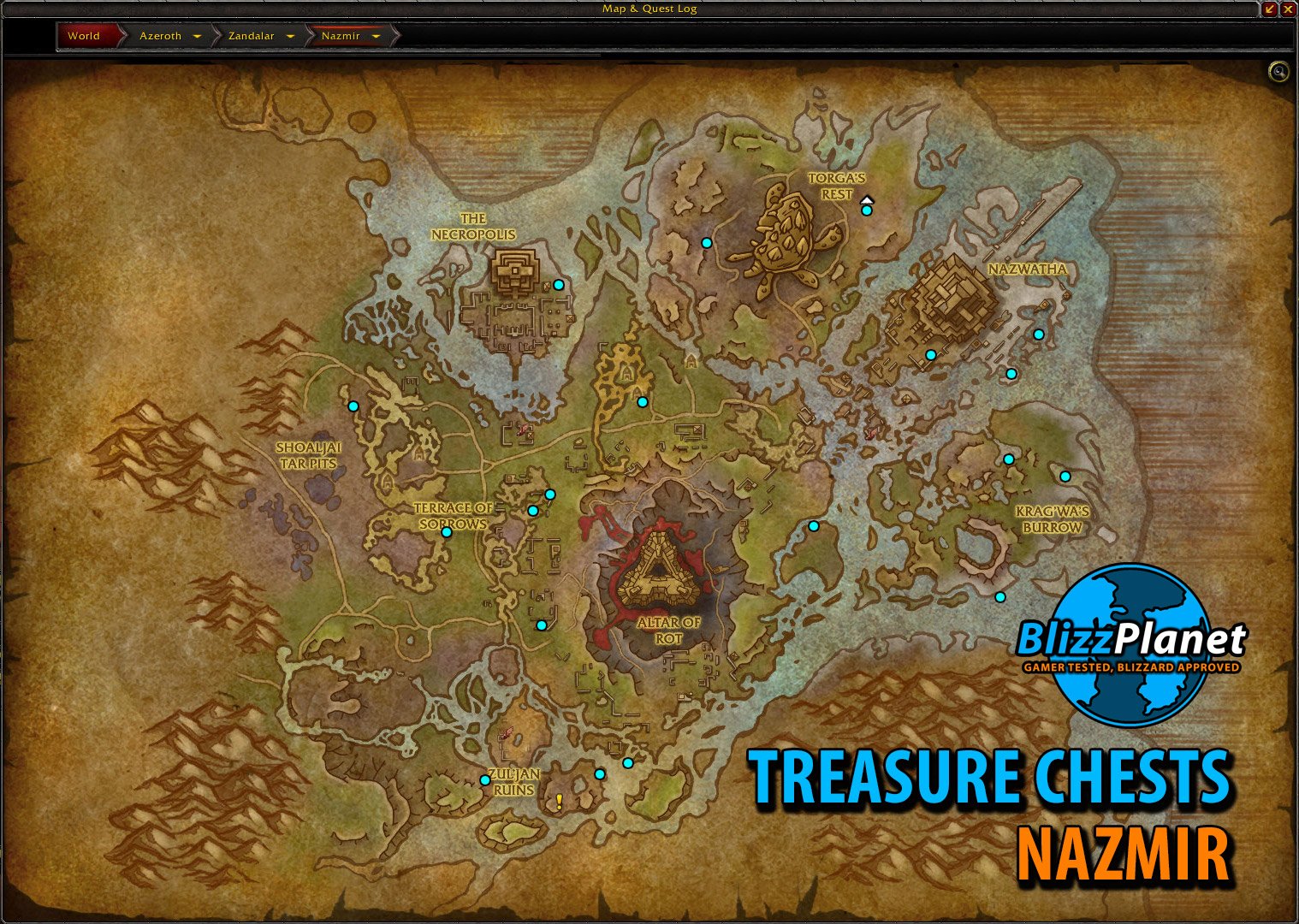Open the Azeroth breadcrumb dropdown arrow
The width and height of the screenshot is (1299, 924).
click(197, 36)
